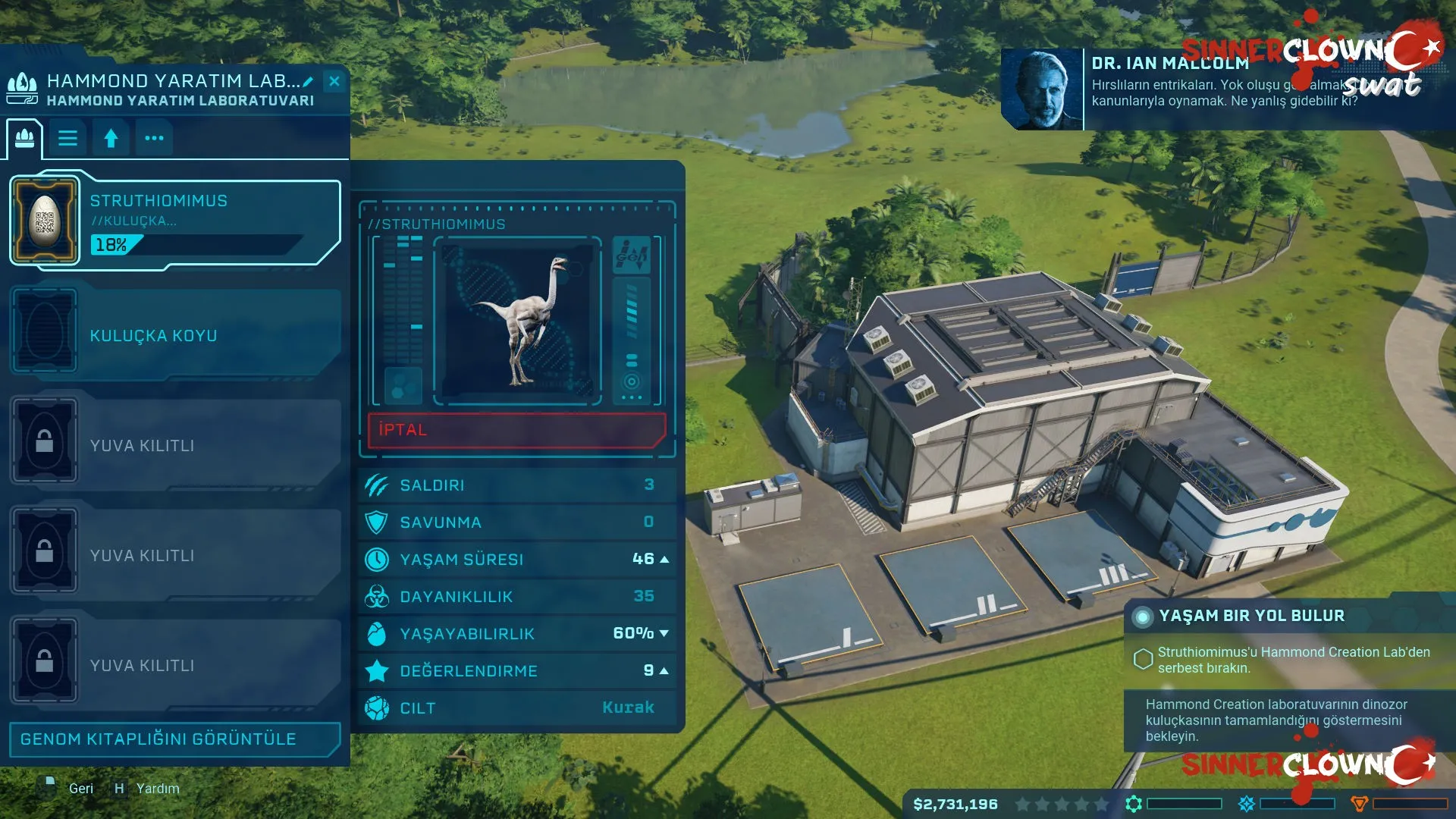1456x819 pixels.
Task: Select the Struthiomimus incubation slot
Action: (175, 221)
